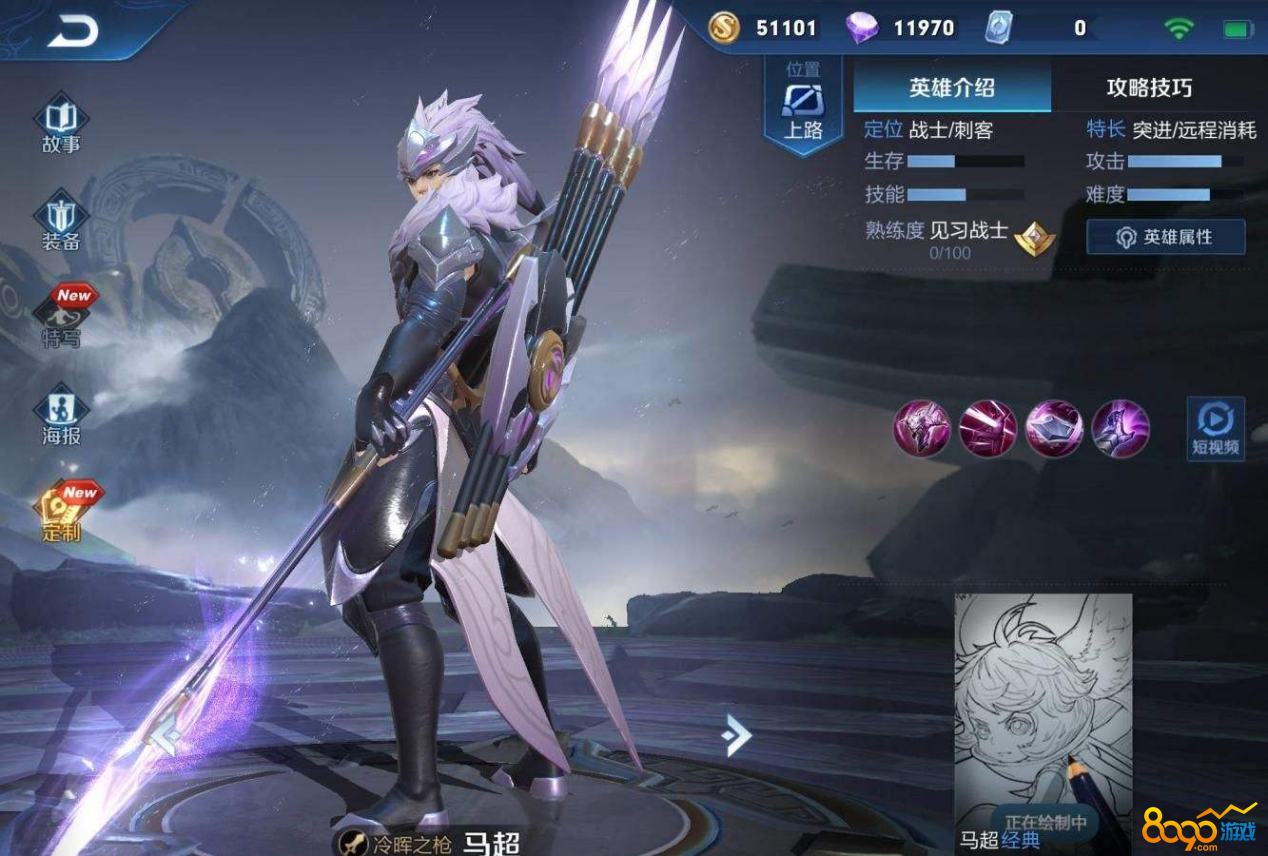
Task: Open the 英雄属性 hero attributes panel
Action: point(1165,237)
